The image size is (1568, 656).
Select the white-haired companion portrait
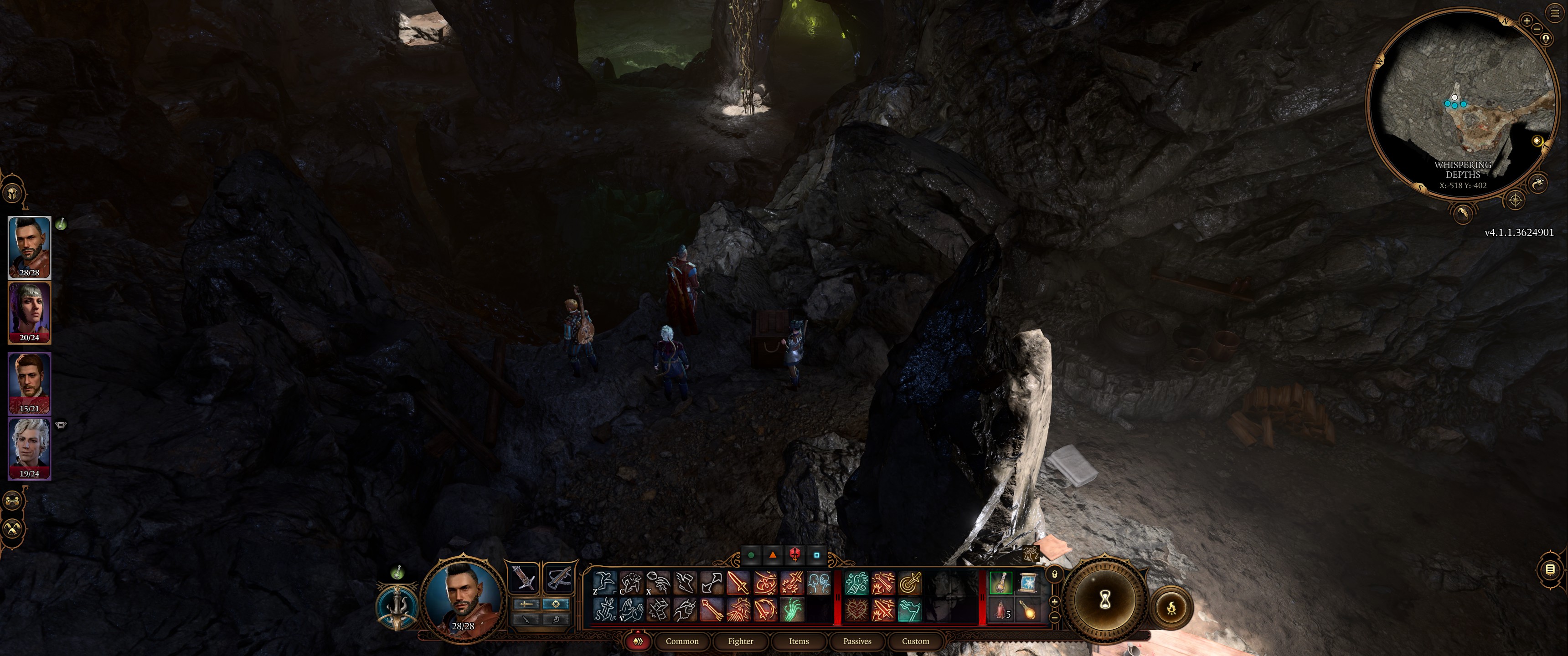click(29, 448)
